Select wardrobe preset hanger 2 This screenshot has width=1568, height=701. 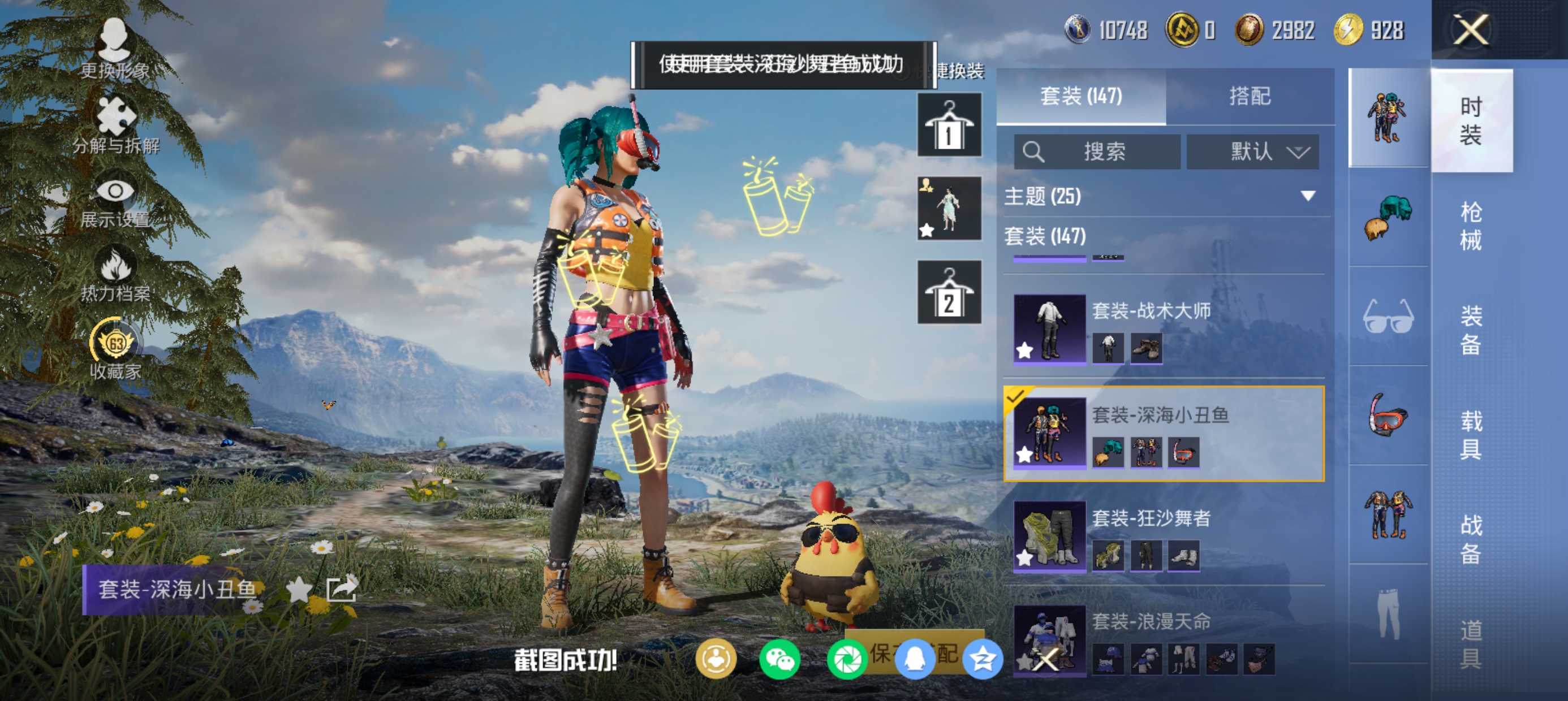tap(949, 292)
